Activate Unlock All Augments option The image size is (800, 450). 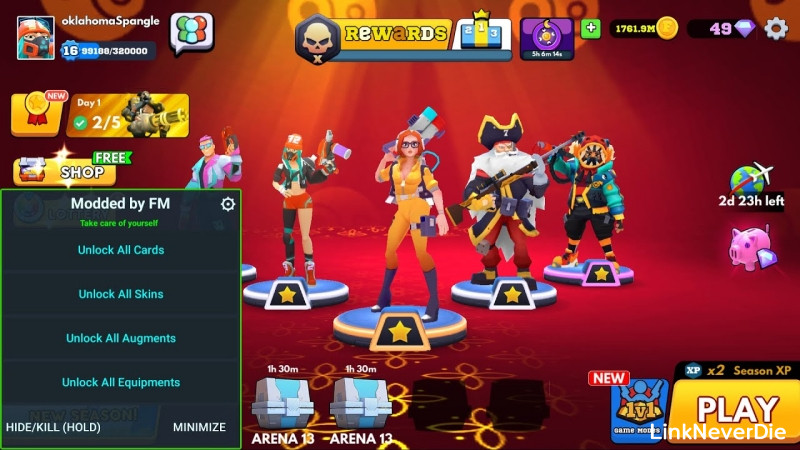121,338
